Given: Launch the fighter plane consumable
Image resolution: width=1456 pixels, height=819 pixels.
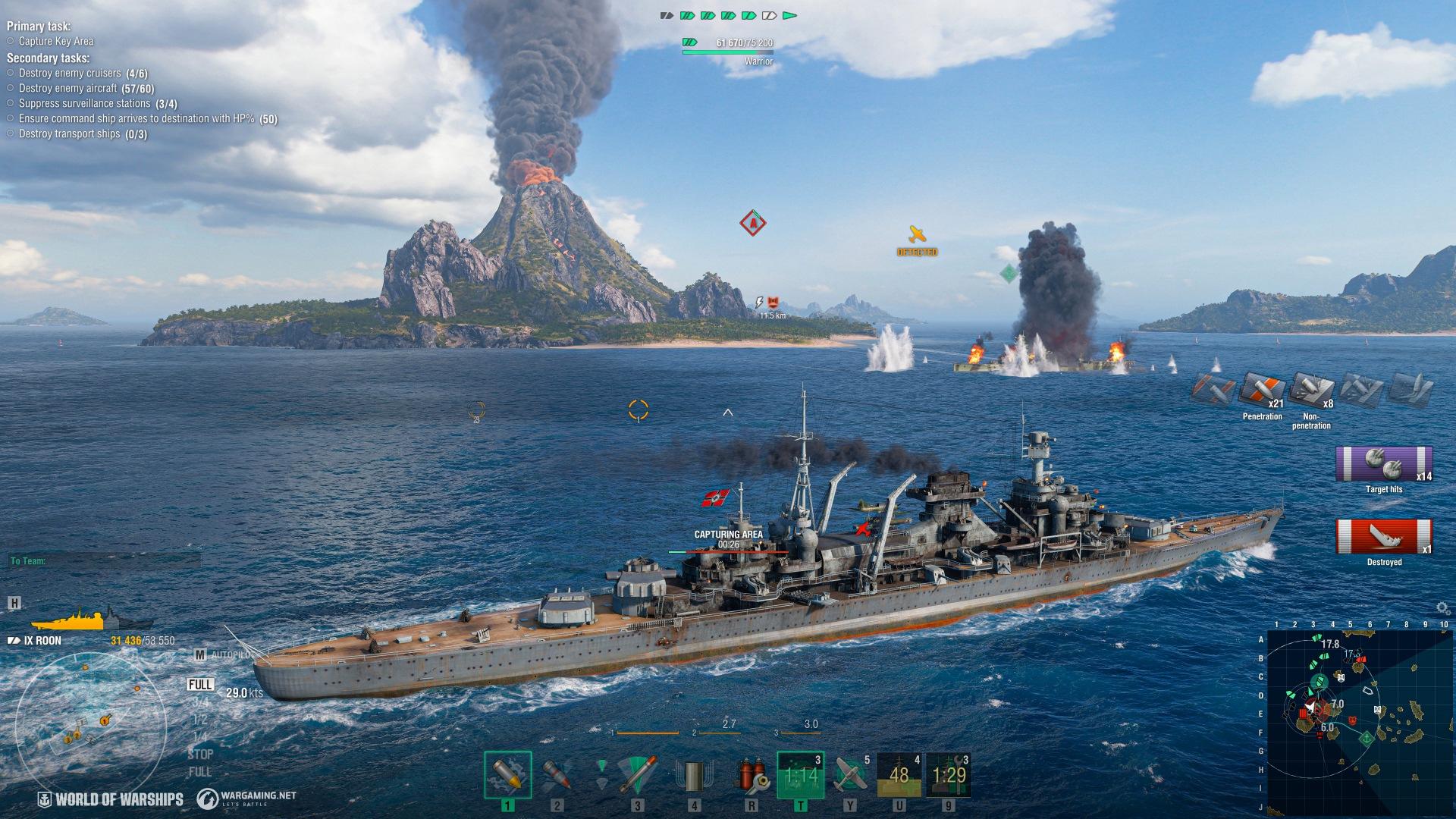Looking at the screenshot, I should tap(850, 775).
